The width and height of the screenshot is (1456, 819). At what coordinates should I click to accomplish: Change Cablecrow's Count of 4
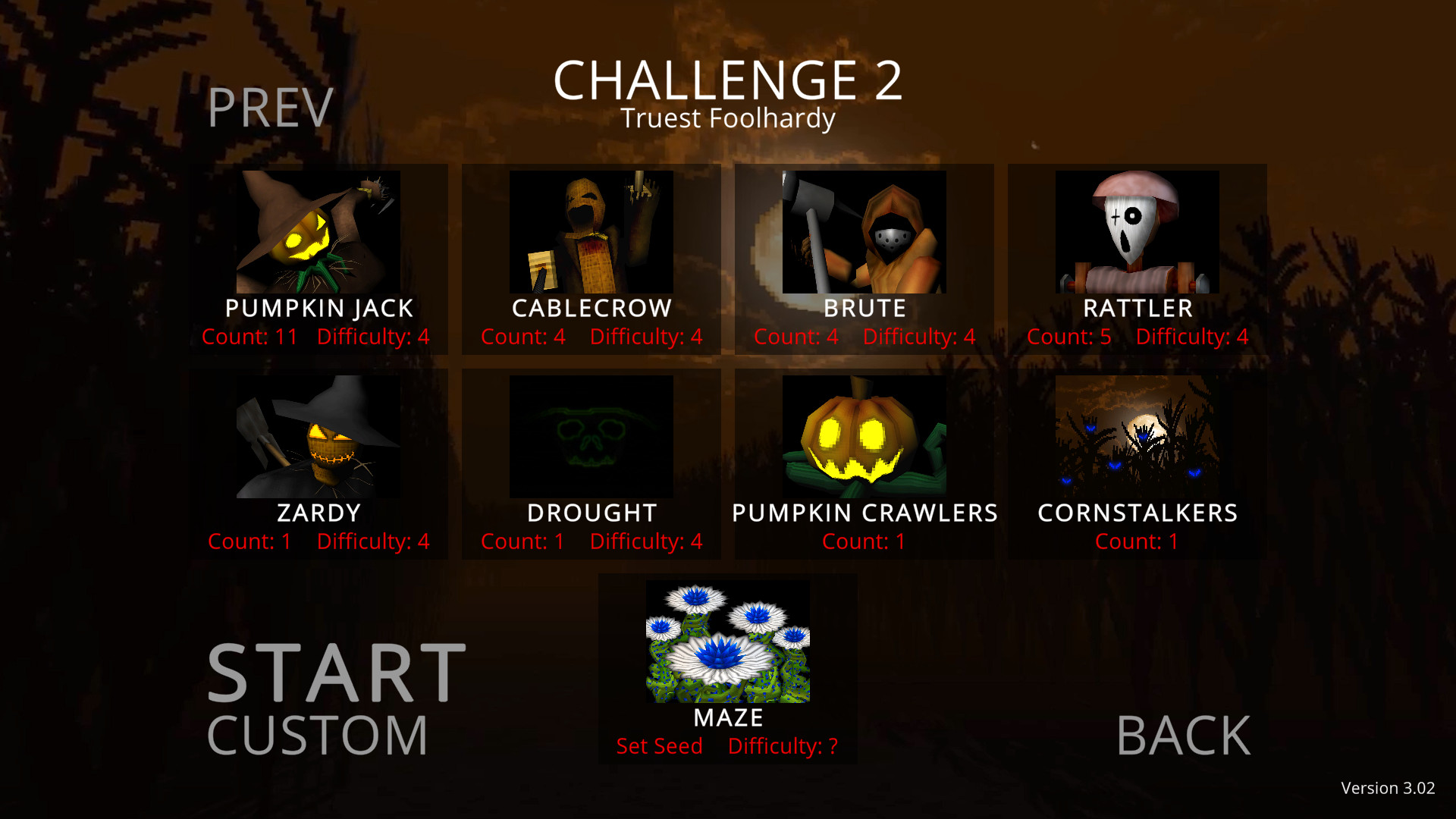coord(522,337)
